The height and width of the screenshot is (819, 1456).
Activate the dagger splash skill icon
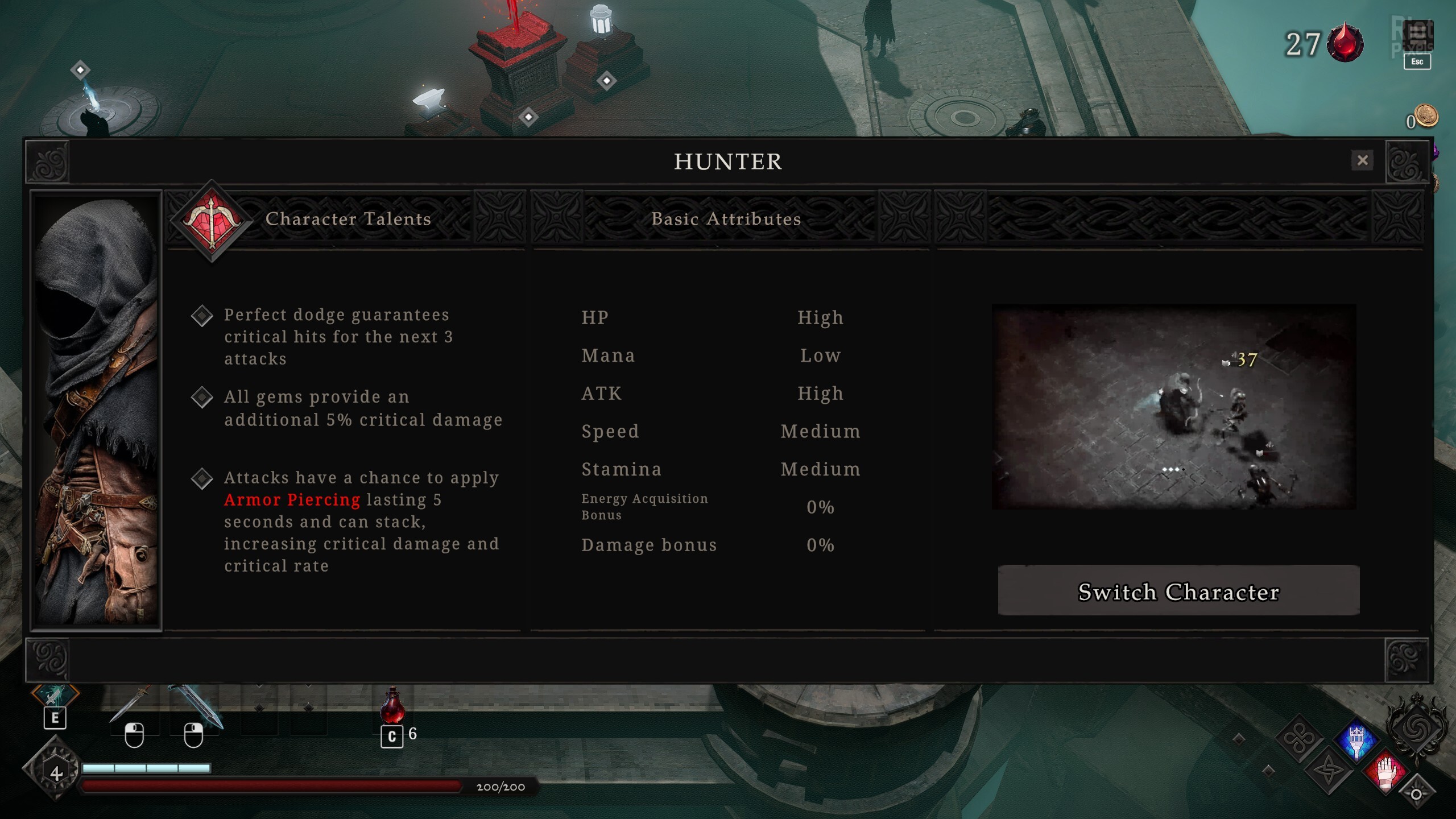[x=55, y=696]
